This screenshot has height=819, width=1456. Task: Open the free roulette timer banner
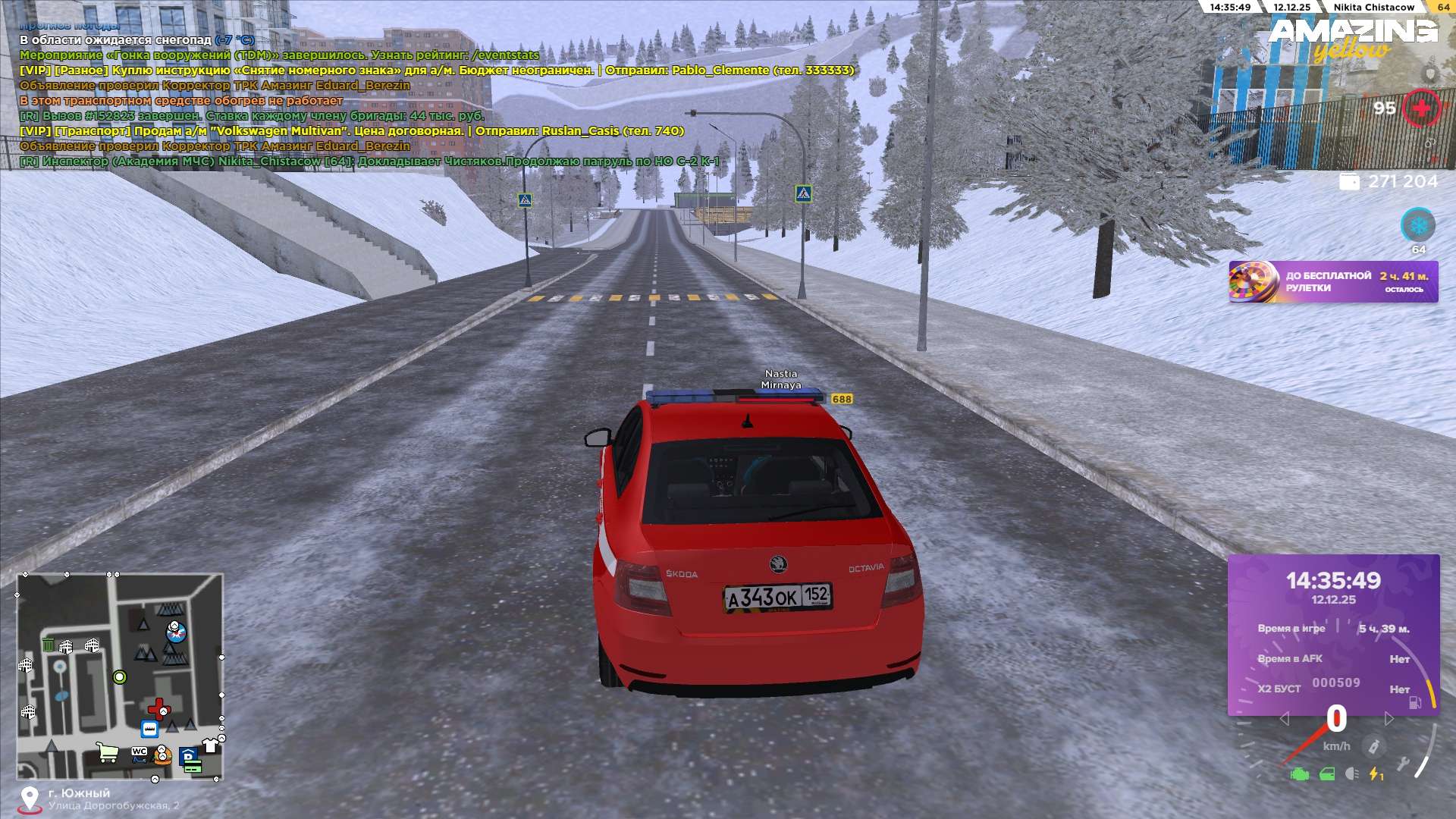coord(1332,282)
